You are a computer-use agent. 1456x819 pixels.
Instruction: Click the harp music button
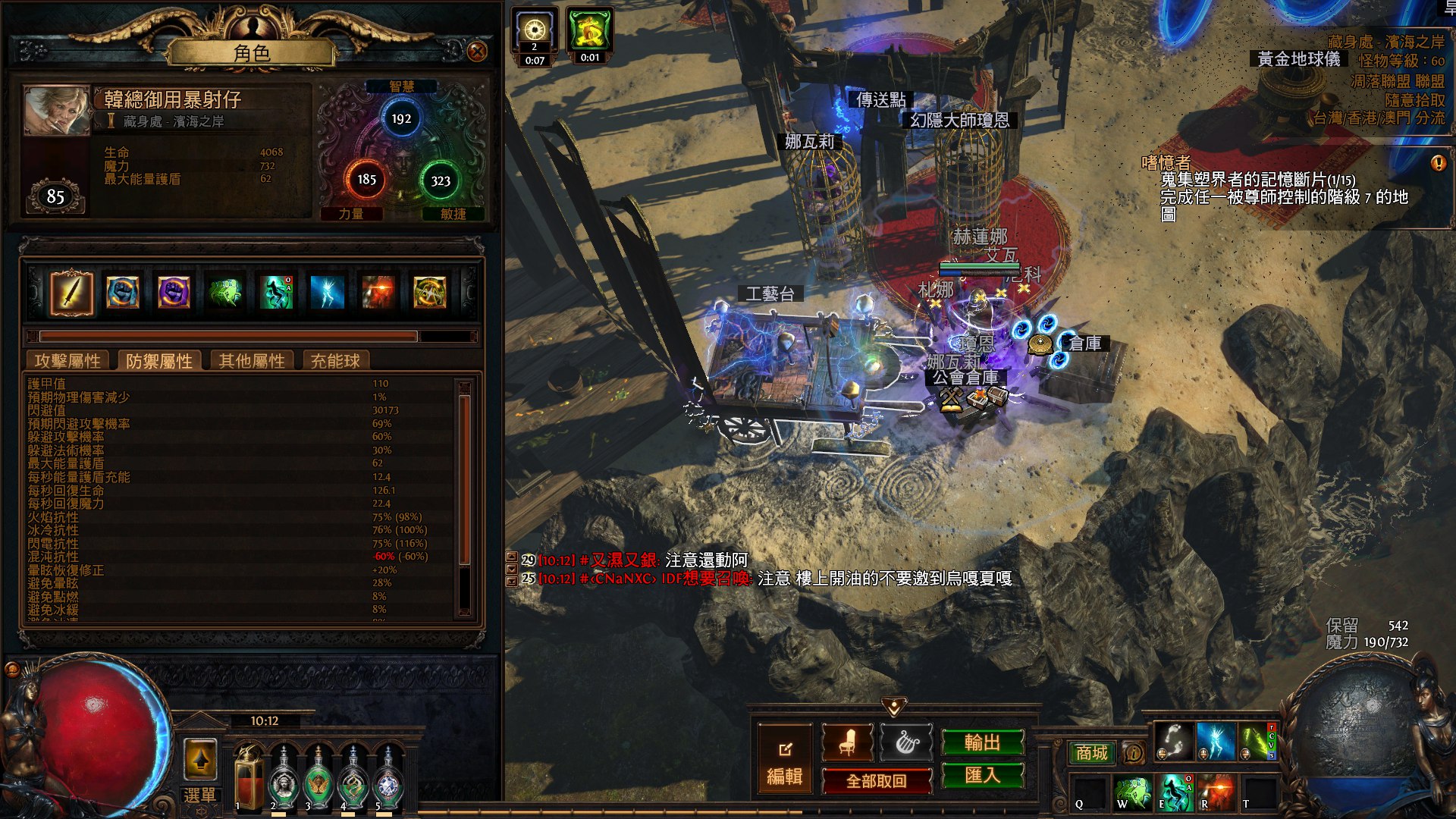click(906, 743)
